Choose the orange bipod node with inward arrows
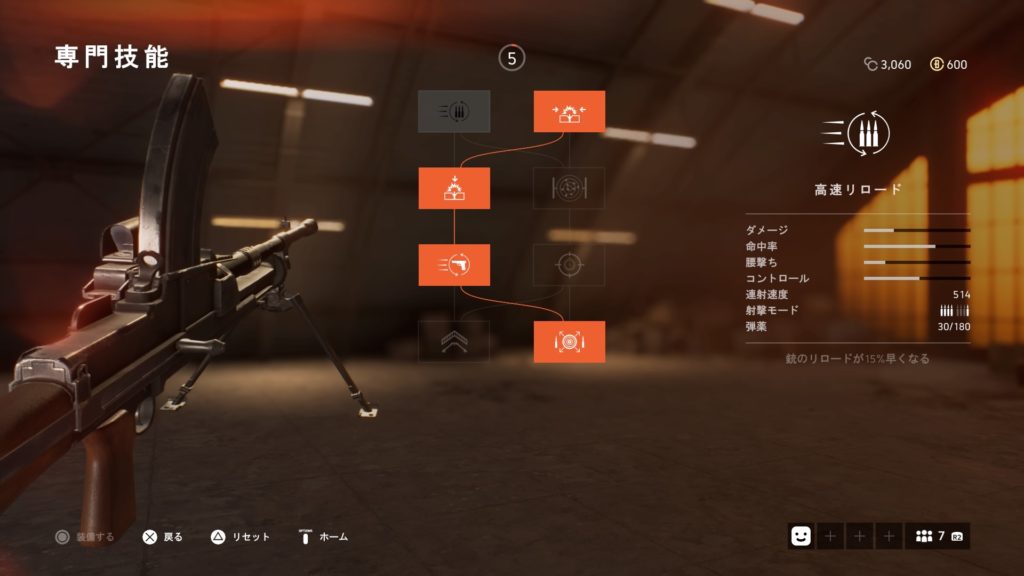The image size is (1024, 576). click(x=569, y=111)
